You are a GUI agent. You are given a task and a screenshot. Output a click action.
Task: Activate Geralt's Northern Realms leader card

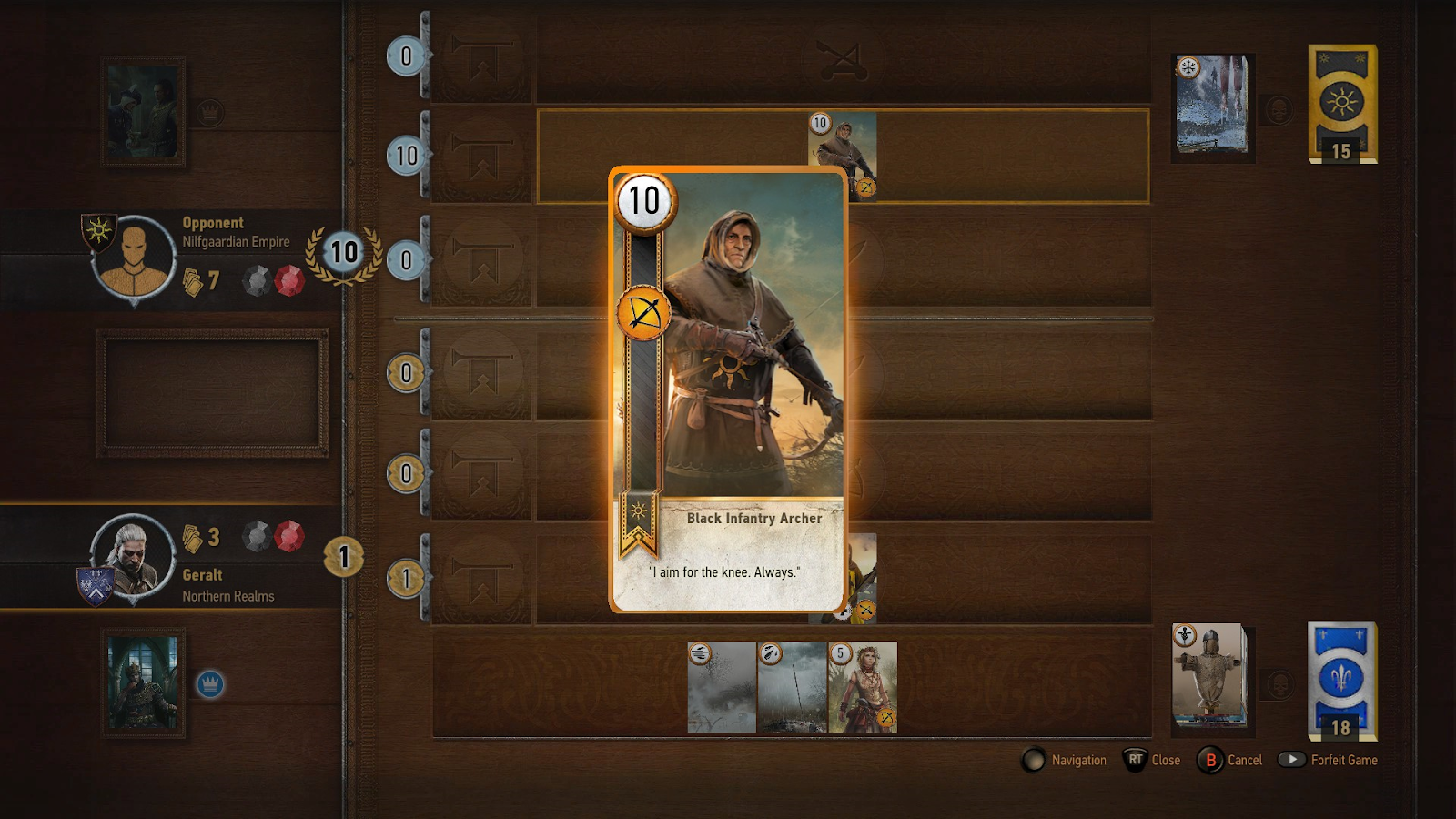coord(143,683)
